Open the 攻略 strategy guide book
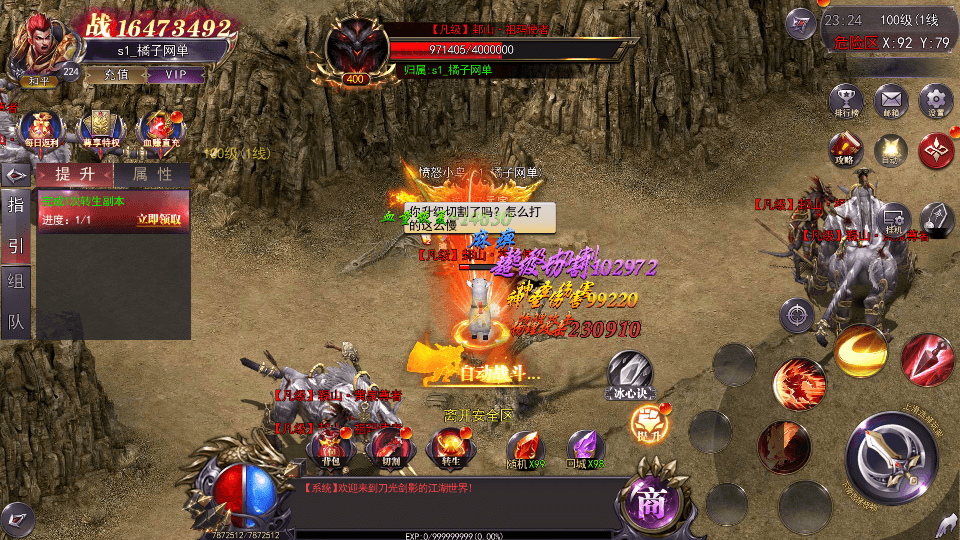The height and width of the screenshot is (540, 960). coord(845,150)
